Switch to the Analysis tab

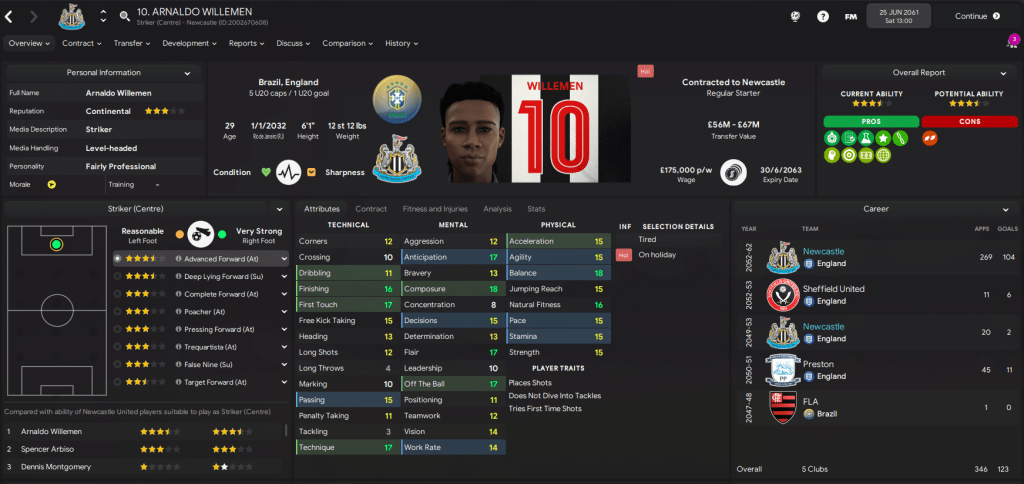pos(497,209)
